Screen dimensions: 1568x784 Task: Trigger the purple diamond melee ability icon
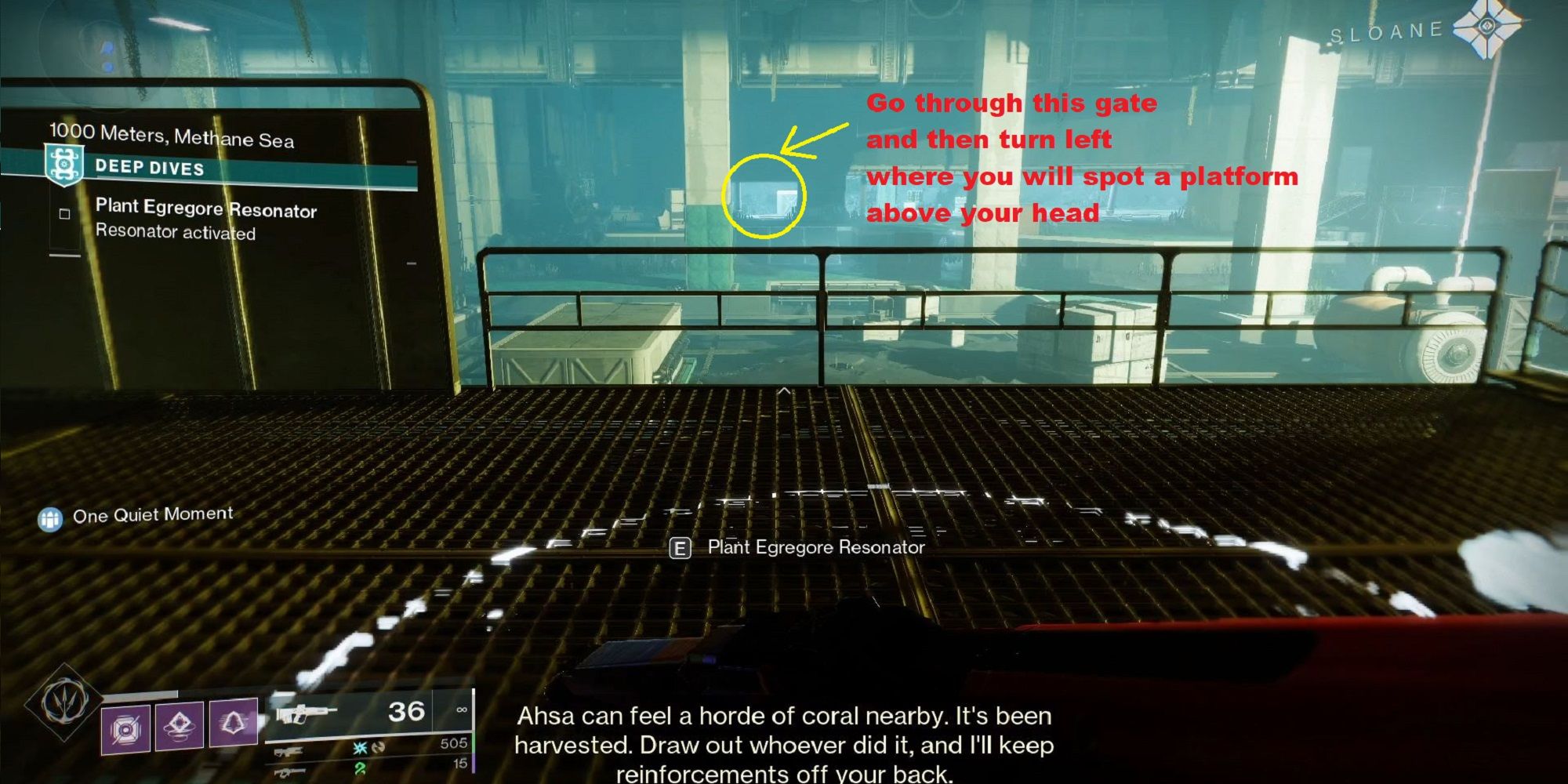[x=180, y=725]
